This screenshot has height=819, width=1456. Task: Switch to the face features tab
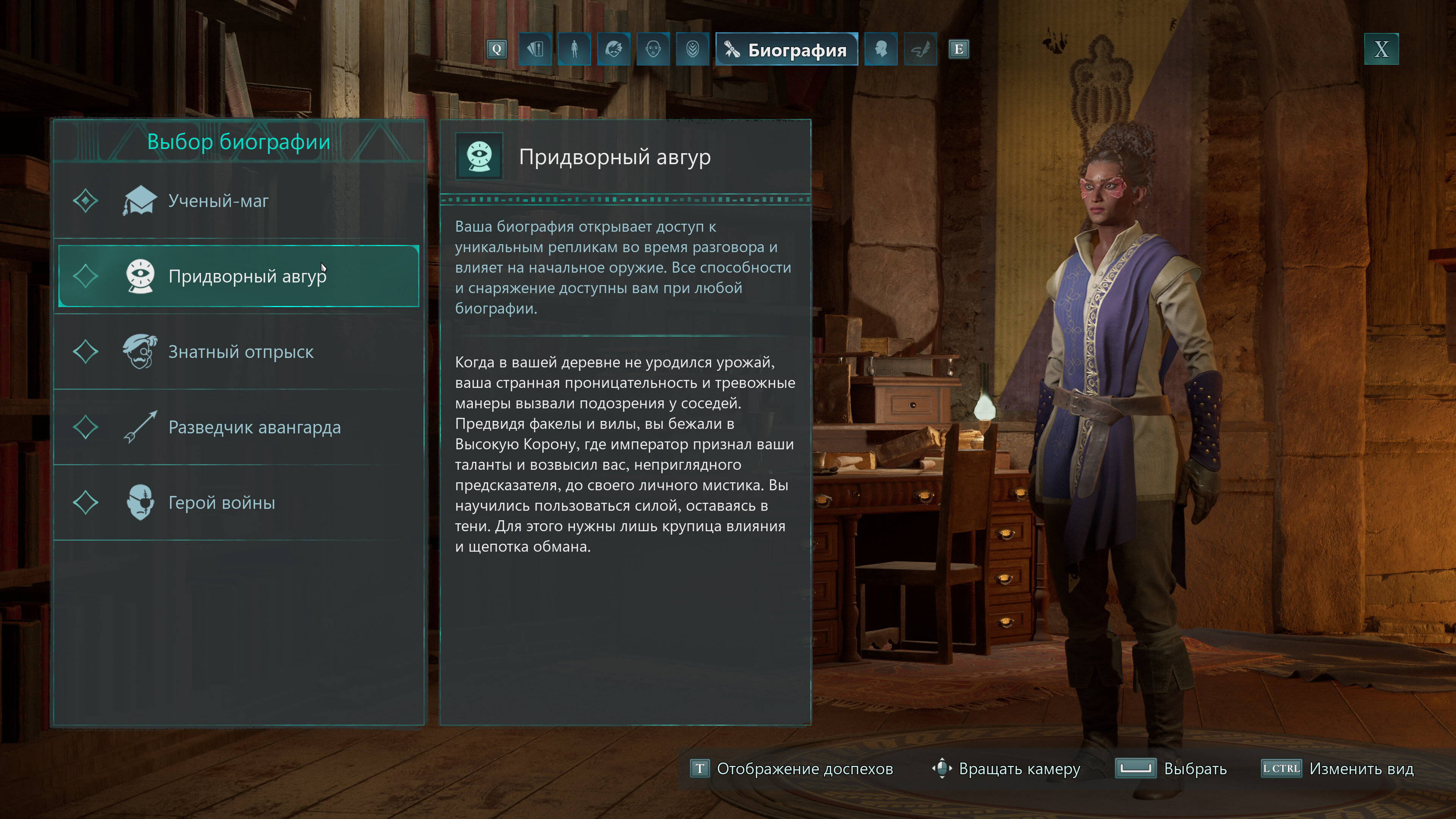pyautogui.click(x=653, y=49)
